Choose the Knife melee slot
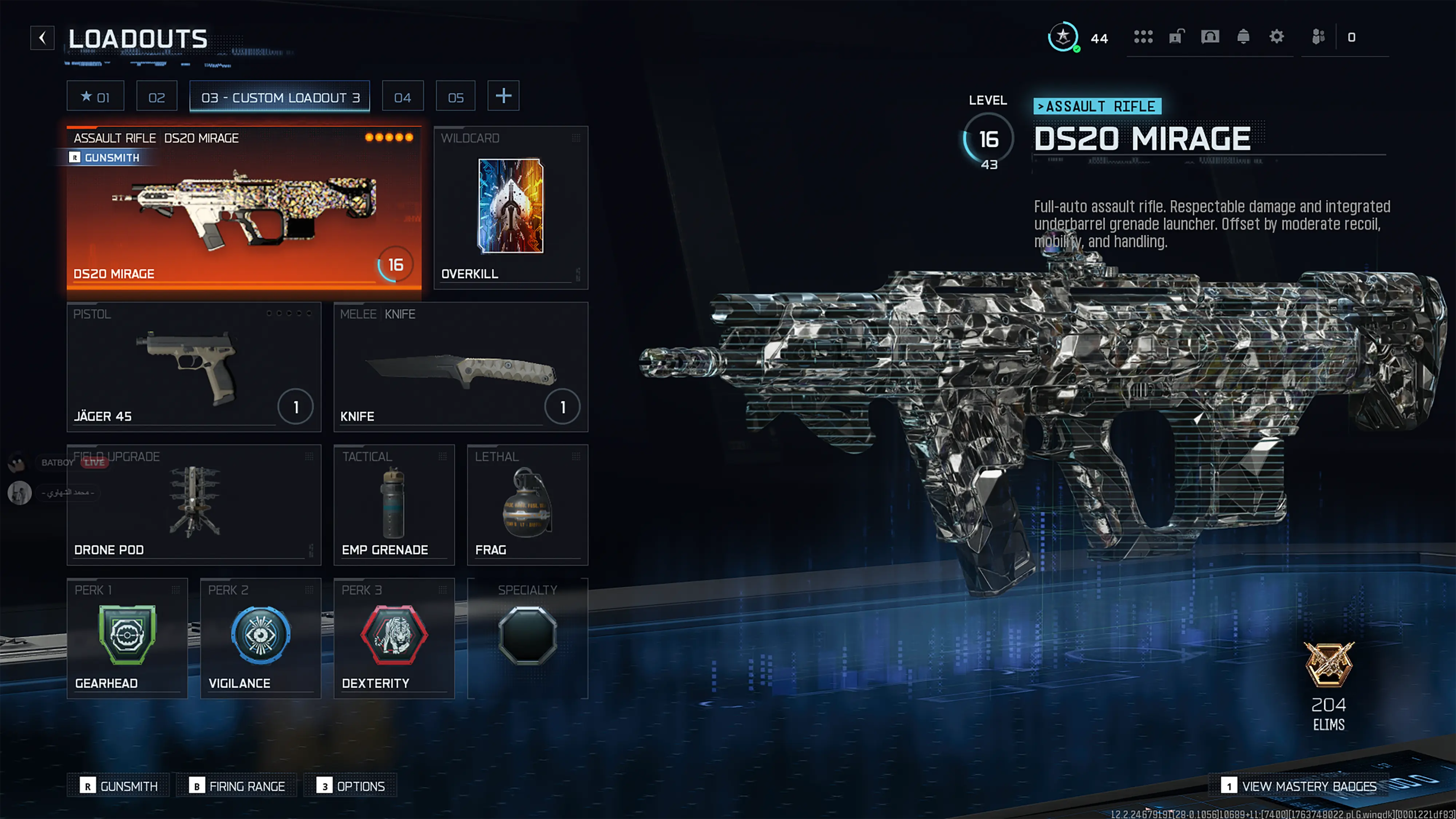The height and width of the screenshot is (819, 1456). (x=460, y=367)
